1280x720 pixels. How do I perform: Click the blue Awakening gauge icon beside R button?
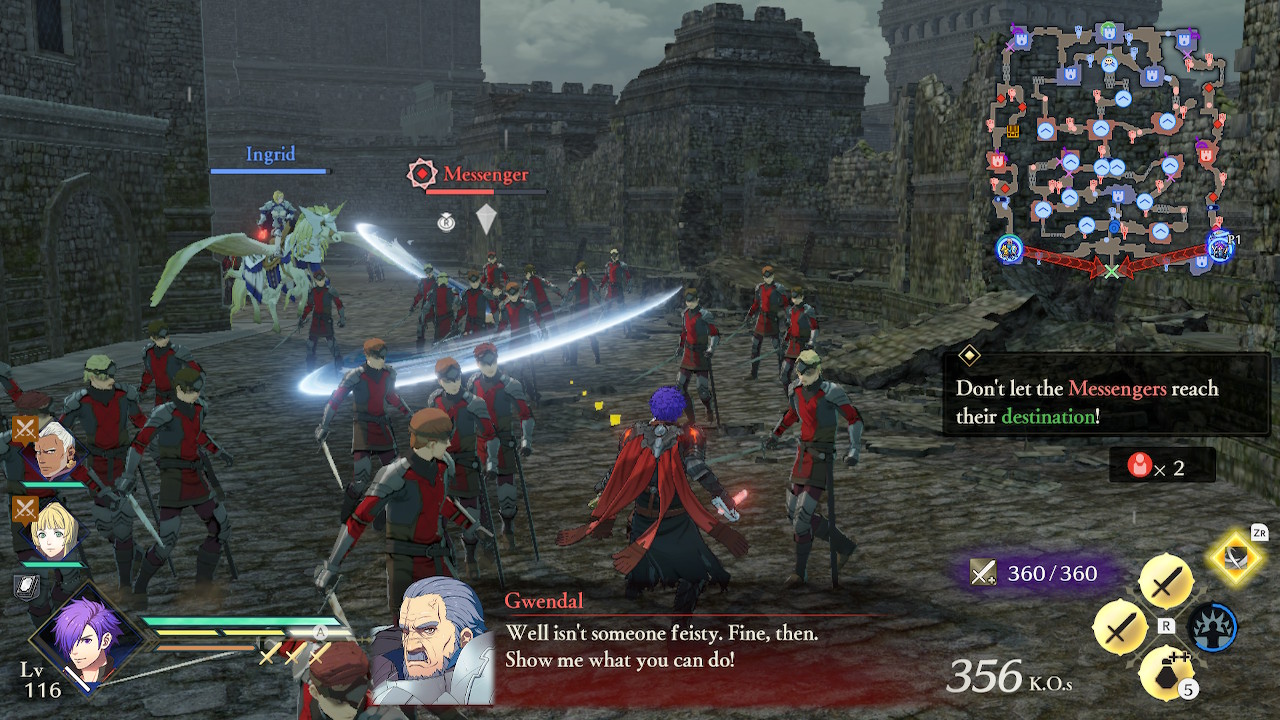click(1213, 626)
